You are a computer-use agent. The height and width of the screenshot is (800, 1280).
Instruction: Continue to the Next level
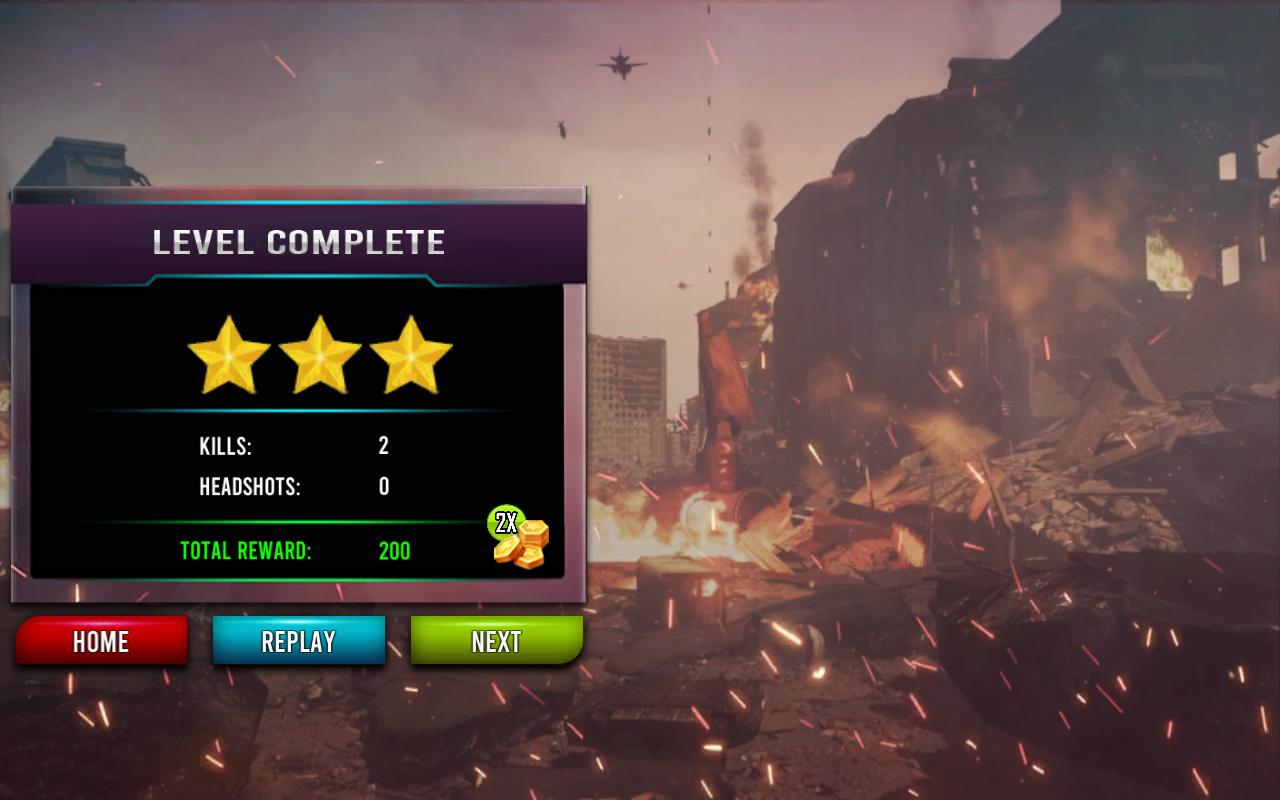[x=496, y=641]
